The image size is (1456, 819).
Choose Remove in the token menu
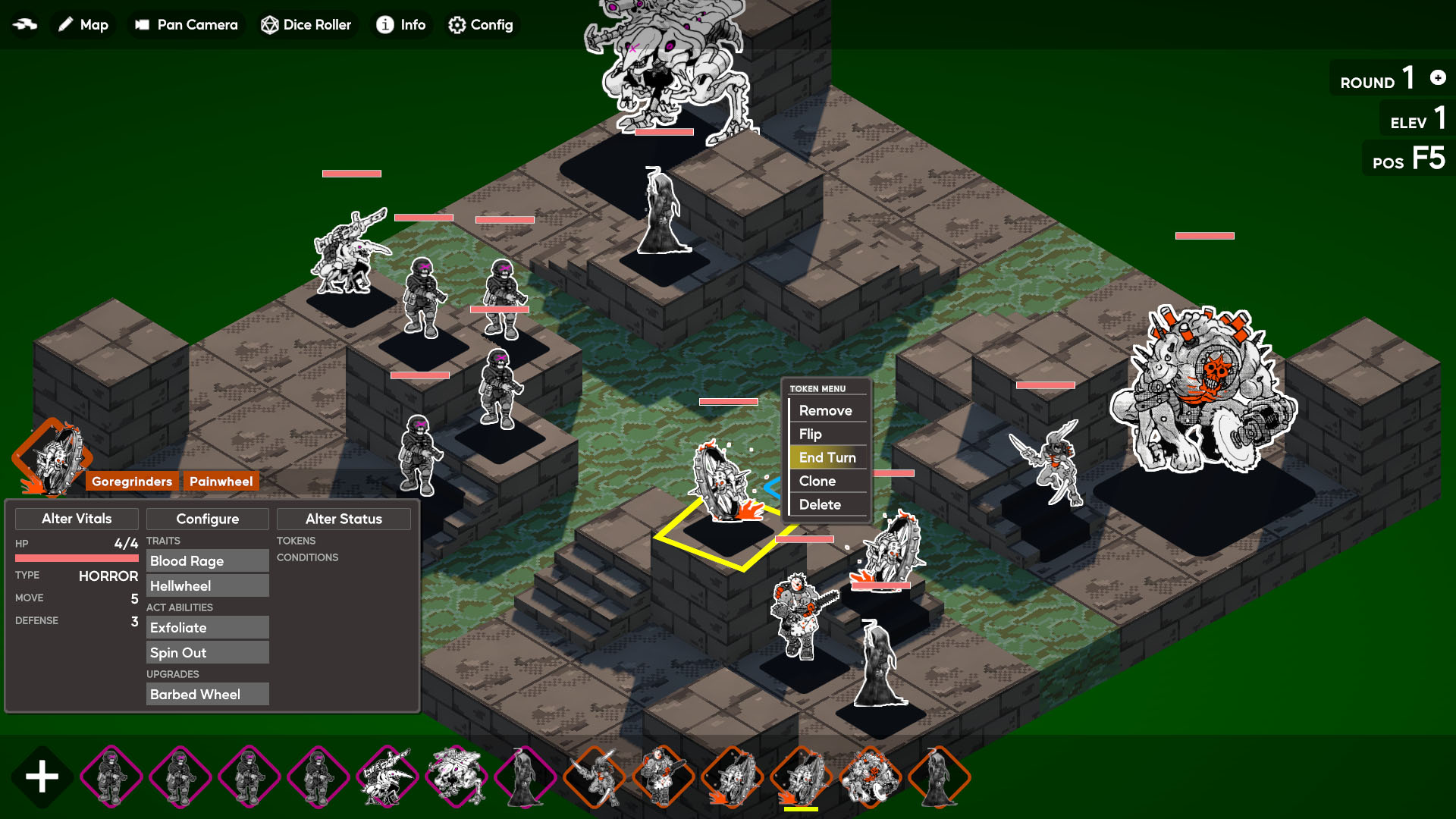pyautogui.click(x=826, y=410)
